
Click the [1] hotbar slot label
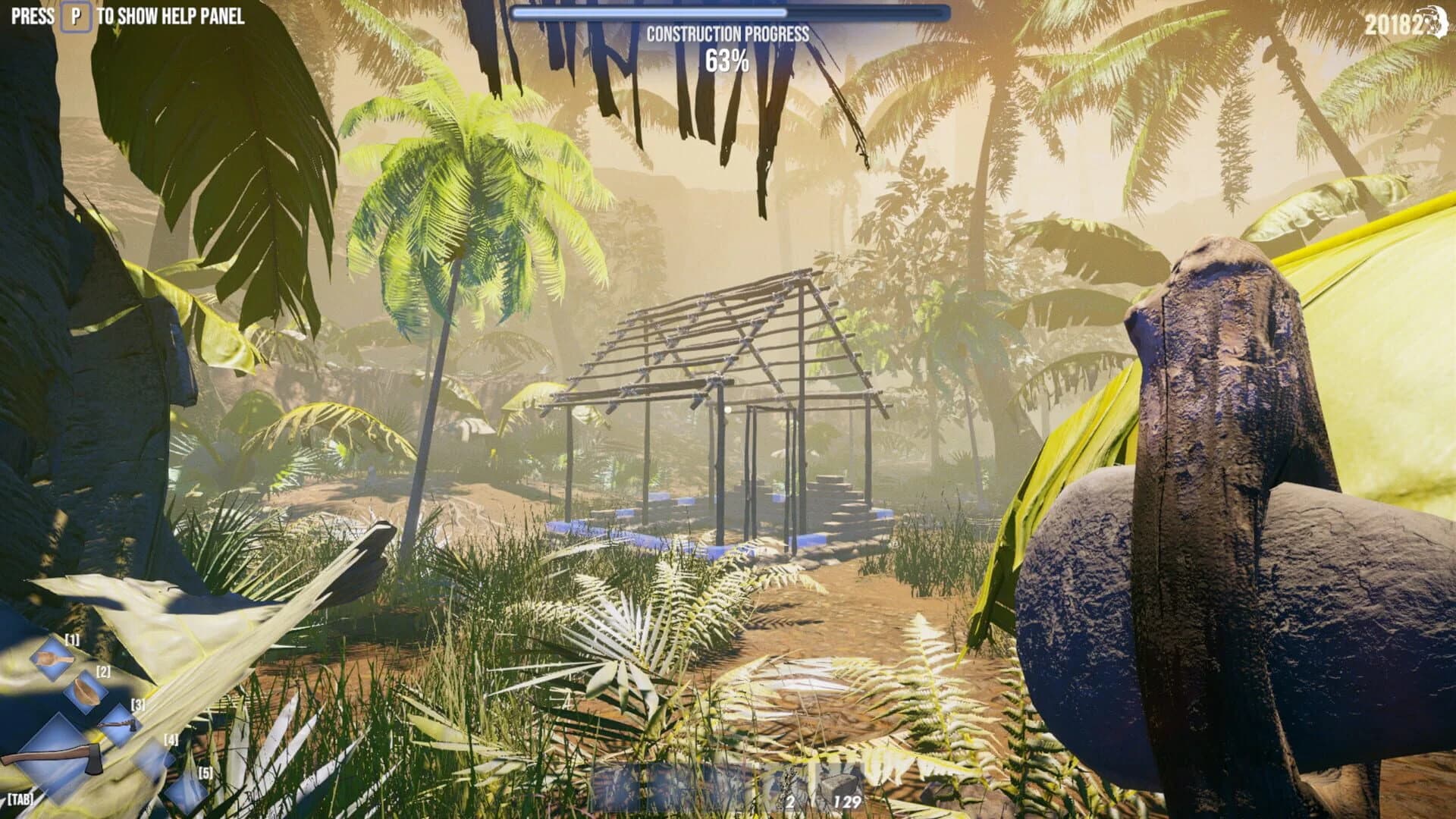pyautogui.click(x=73, y=640)
